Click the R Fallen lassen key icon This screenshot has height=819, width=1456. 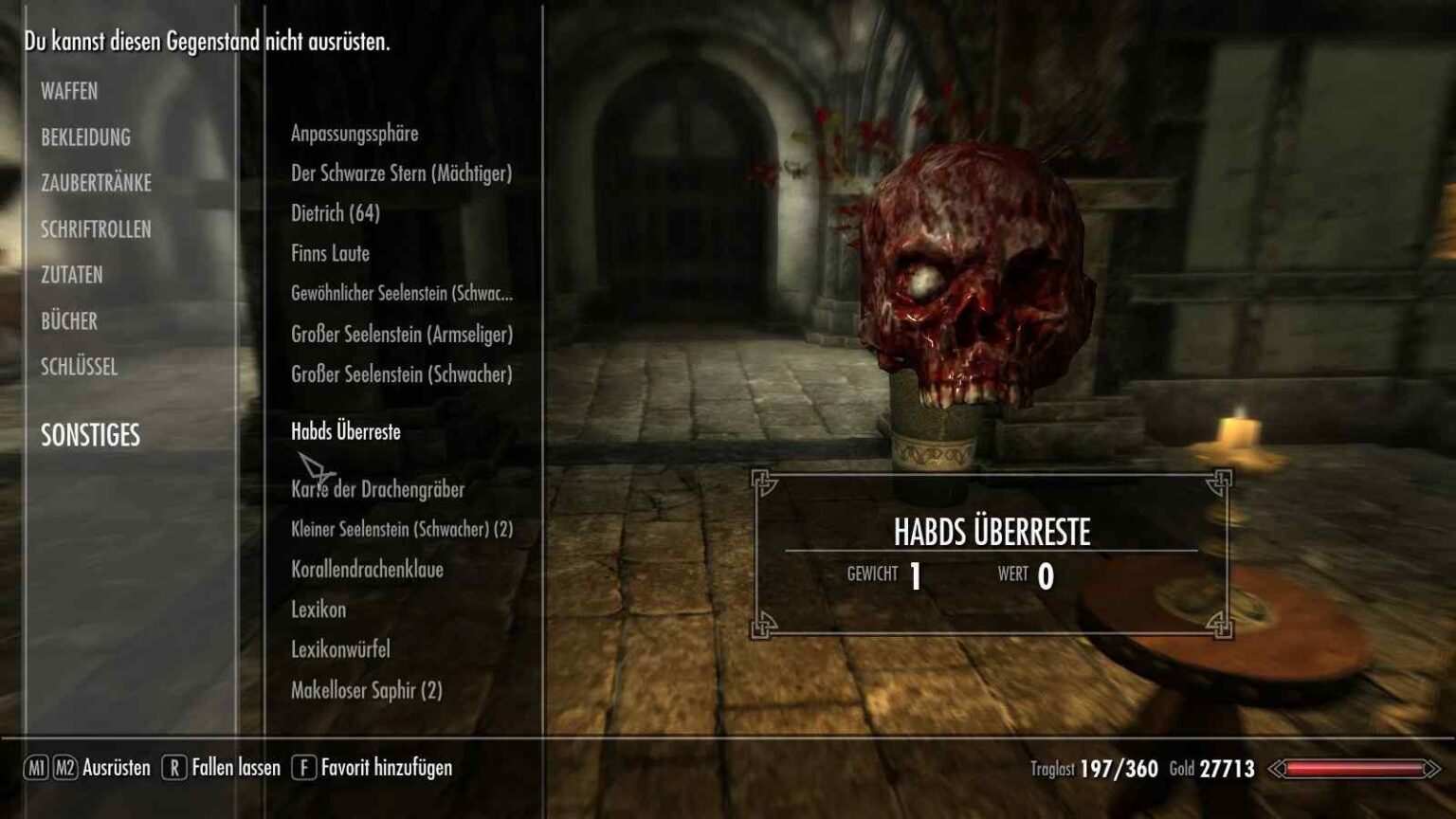point(173,770)
